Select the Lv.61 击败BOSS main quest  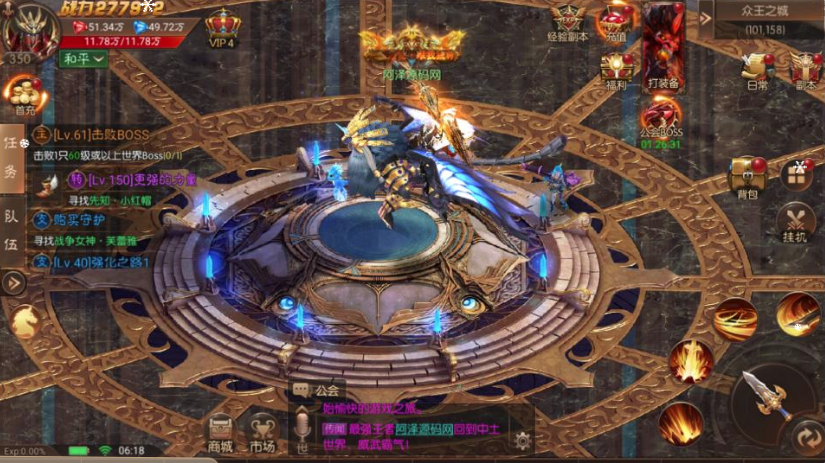click(x=95, y=135)
